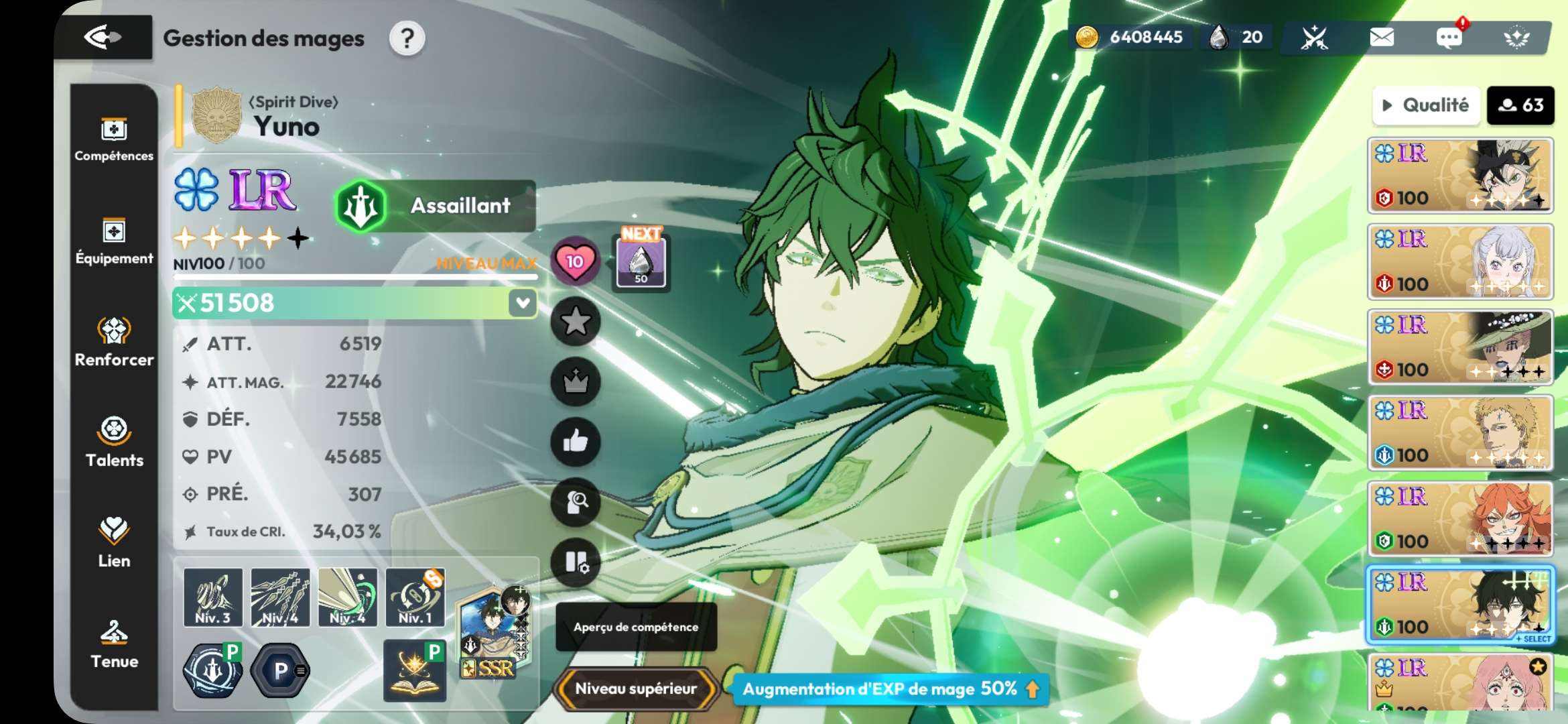Toggle the Qualité sort order

pos(1426,105)
